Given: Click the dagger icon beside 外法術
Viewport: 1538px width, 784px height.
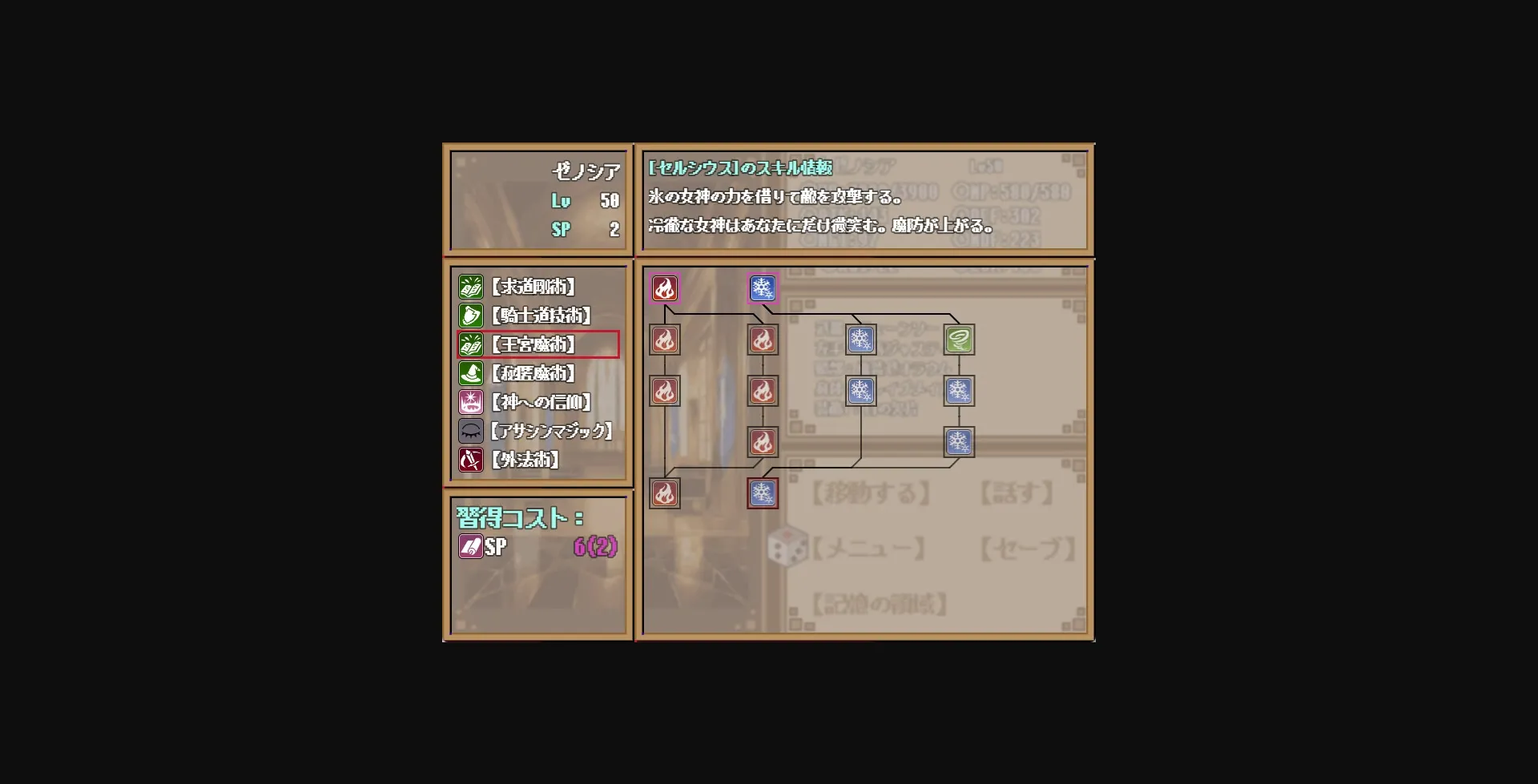Looking at the screenshot, I should pyautogui.click(x=471, y=460).
